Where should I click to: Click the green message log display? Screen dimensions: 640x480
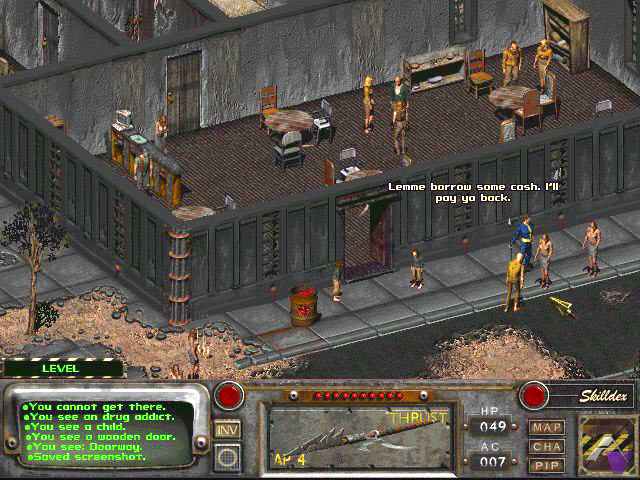pyautogui.click(x=108, y=431)
